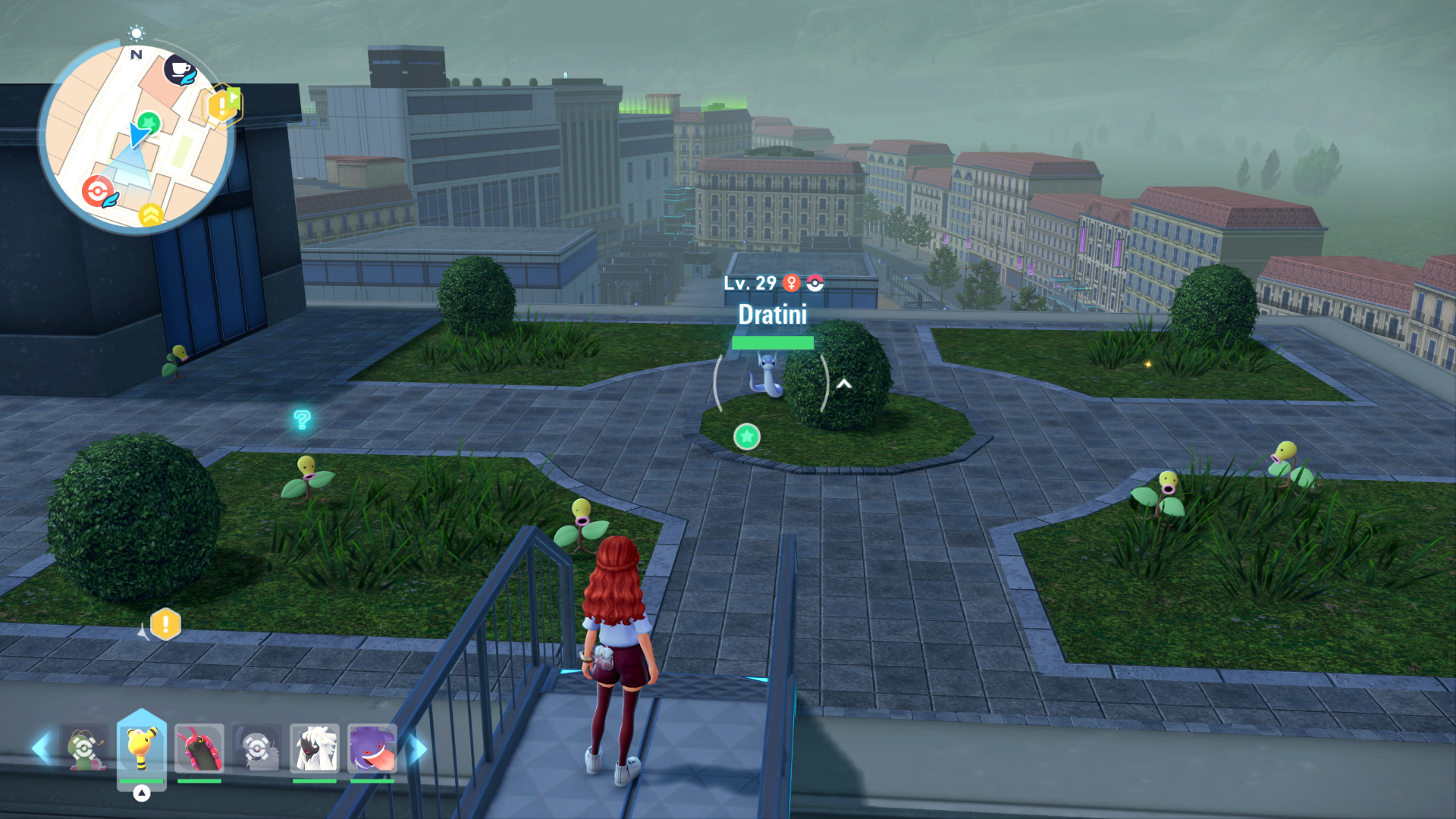This screenshot has height=819, width=1456.
Task: Select the greyed-out Meganium party slot
Action: pos(83,748)
